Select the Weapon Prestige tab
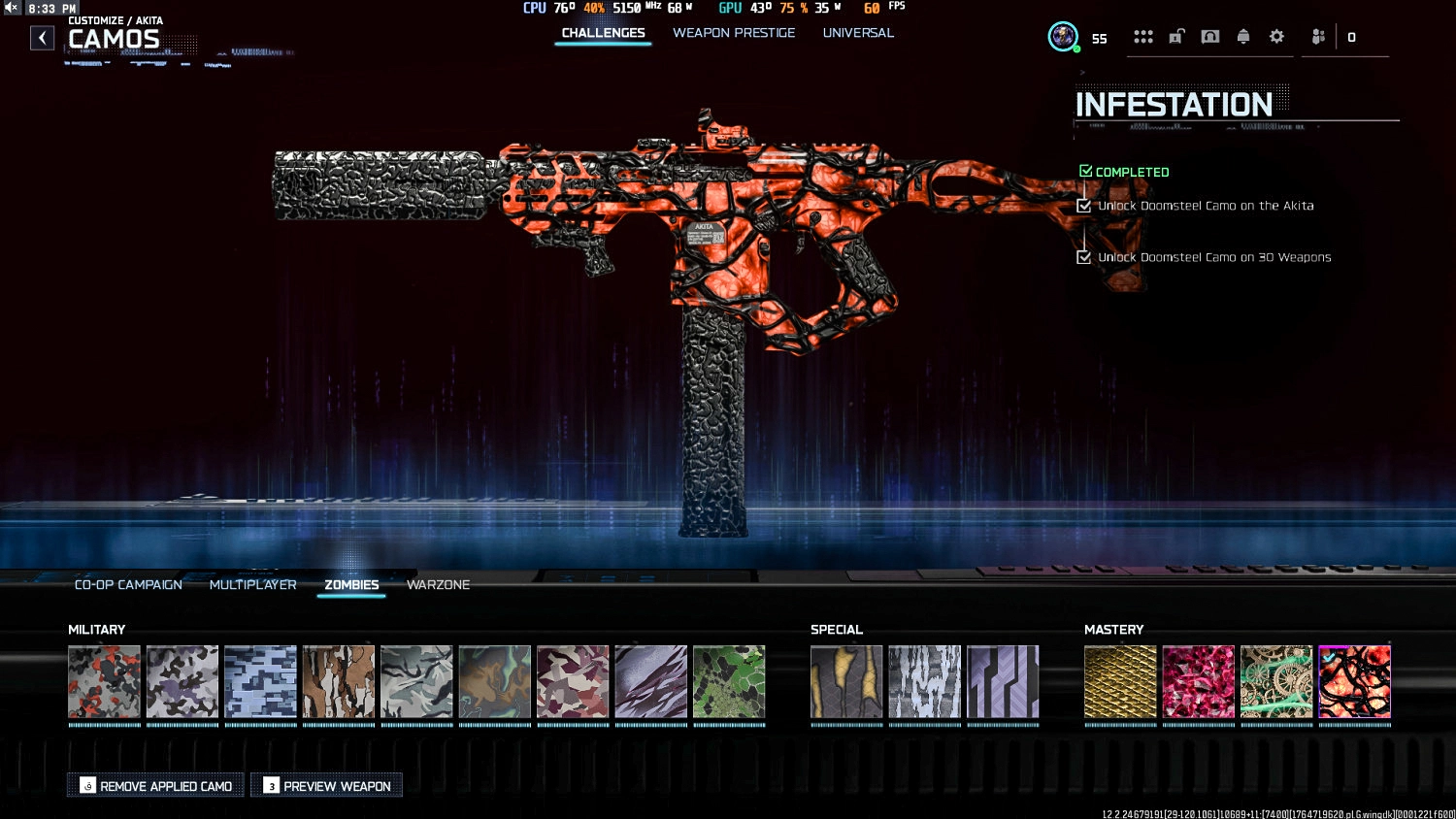This screenshot has height=819, width=1456. pyautogui.click(x=734, y=32)
